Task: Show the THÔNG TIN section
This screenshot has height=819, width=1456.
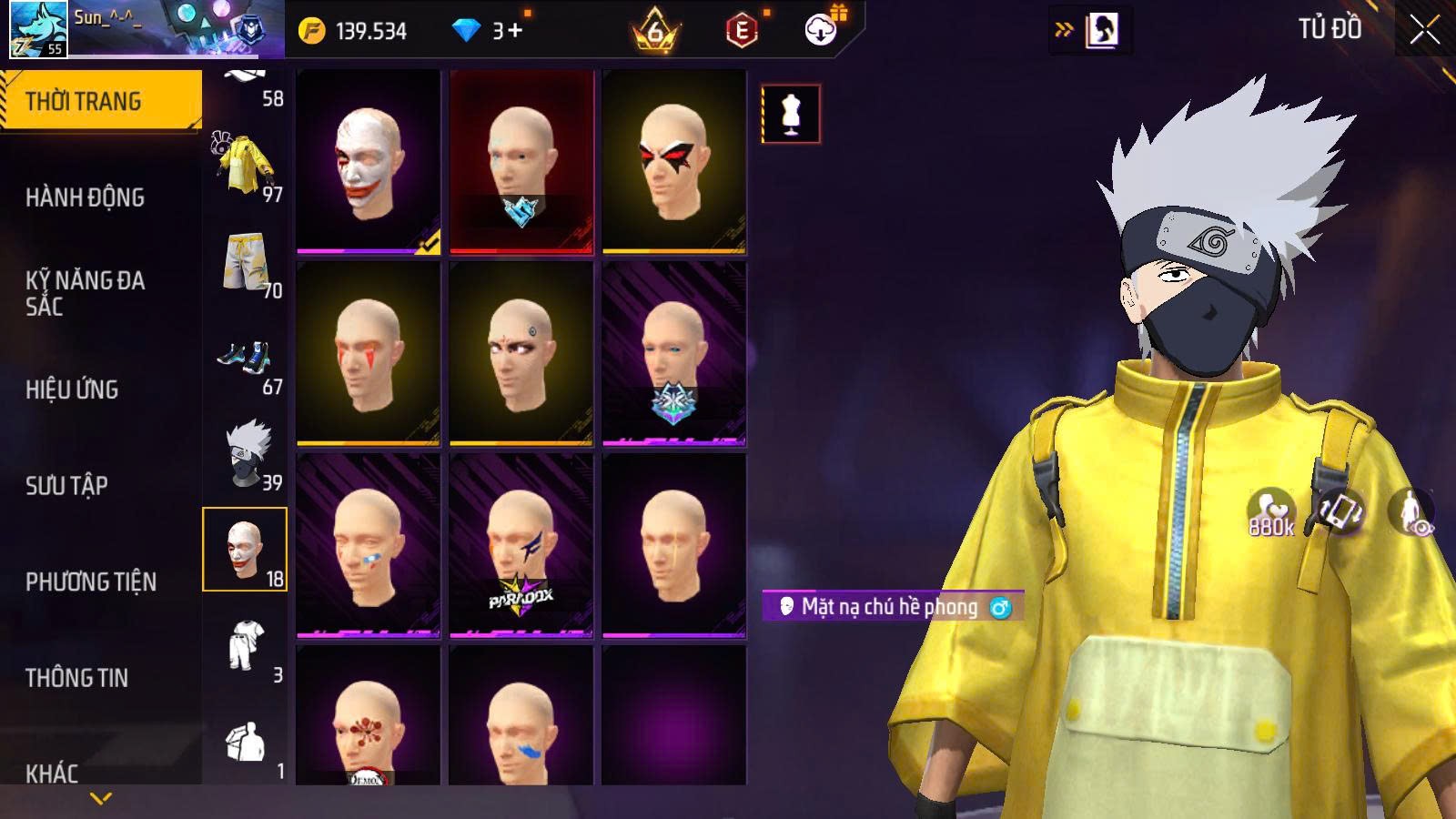Action: tap(76, 678)
